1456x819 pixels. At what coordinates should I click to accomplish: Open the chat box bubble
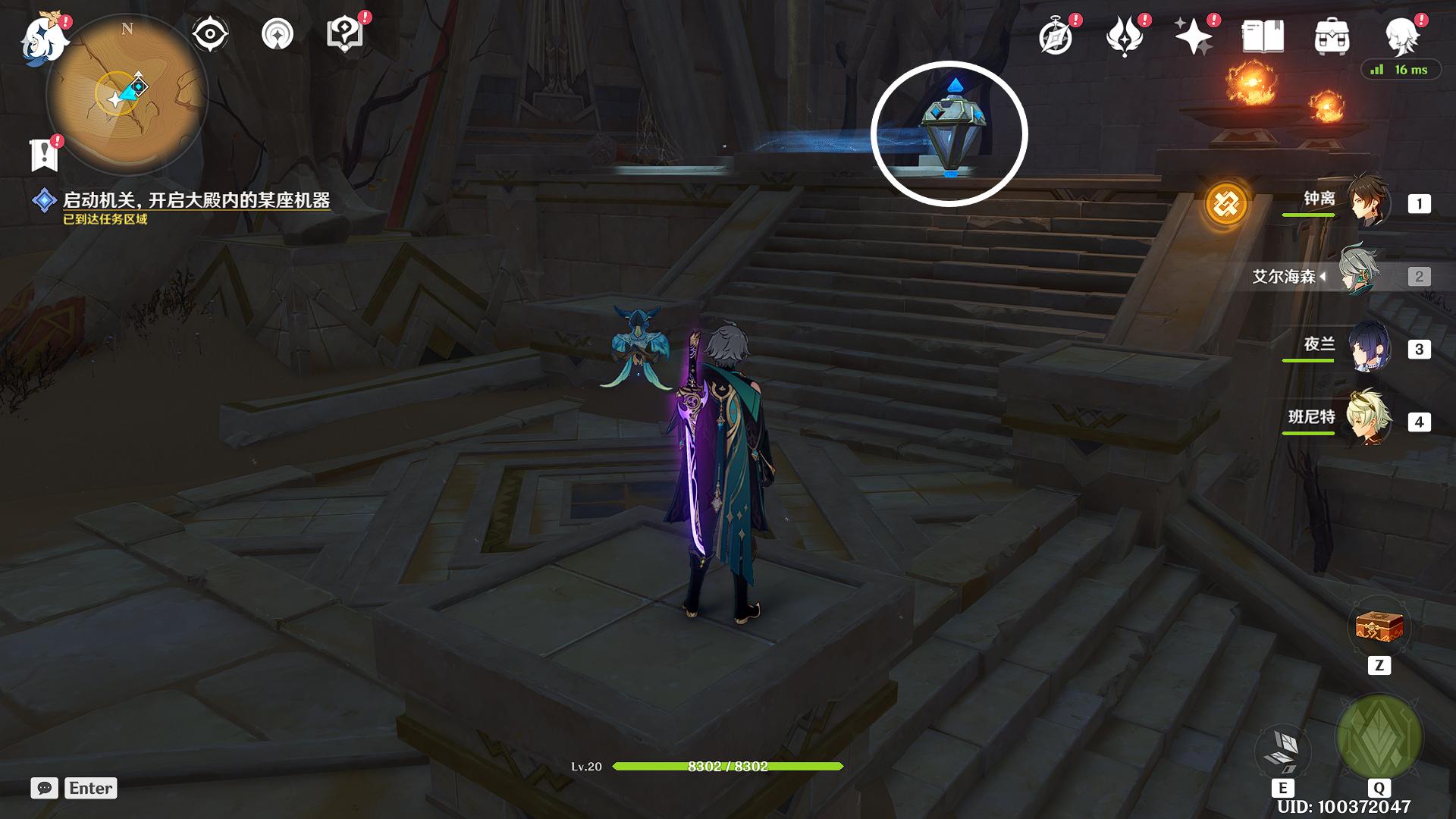click(x=44, y=788)
